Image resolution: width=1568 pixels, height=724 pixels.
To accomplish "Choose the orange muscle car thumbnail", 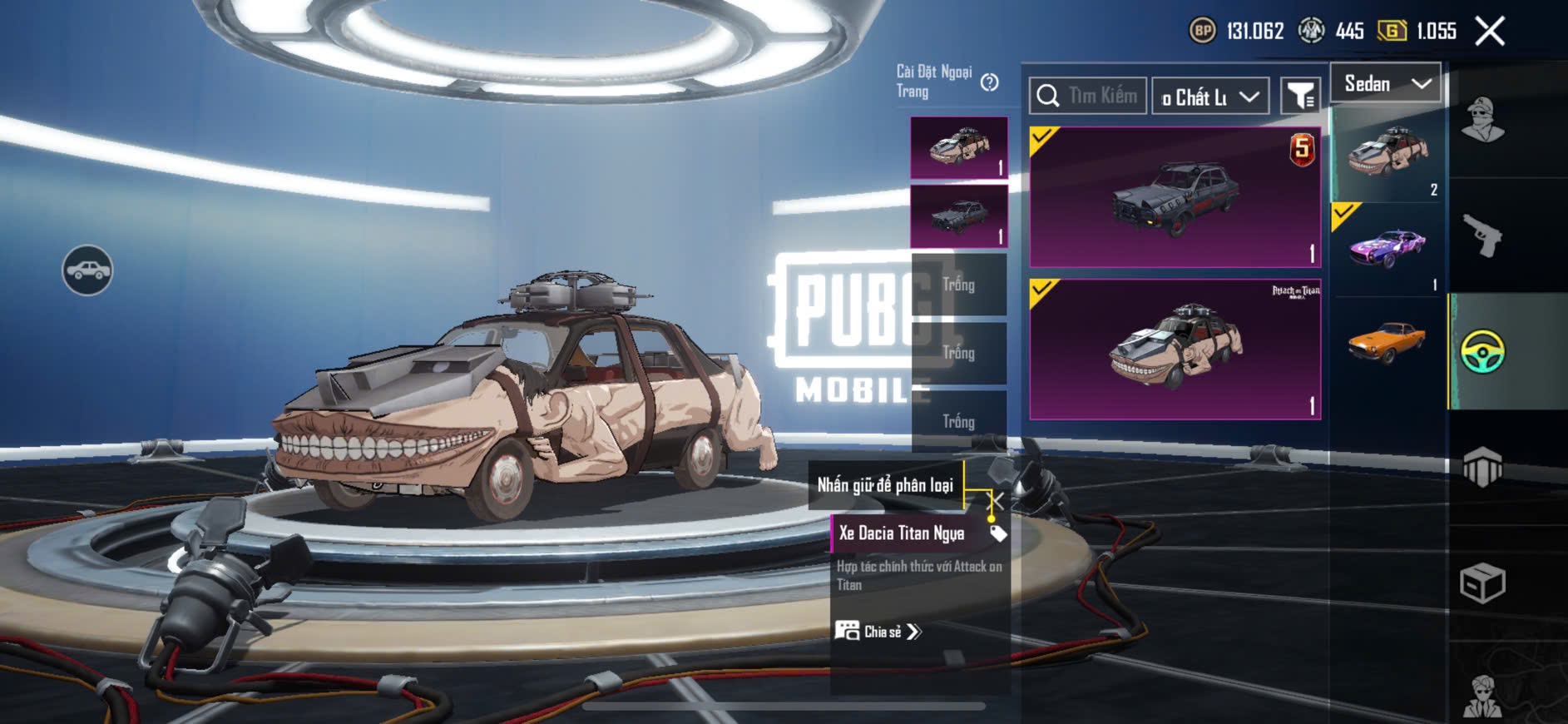I will pos(1387,341).
